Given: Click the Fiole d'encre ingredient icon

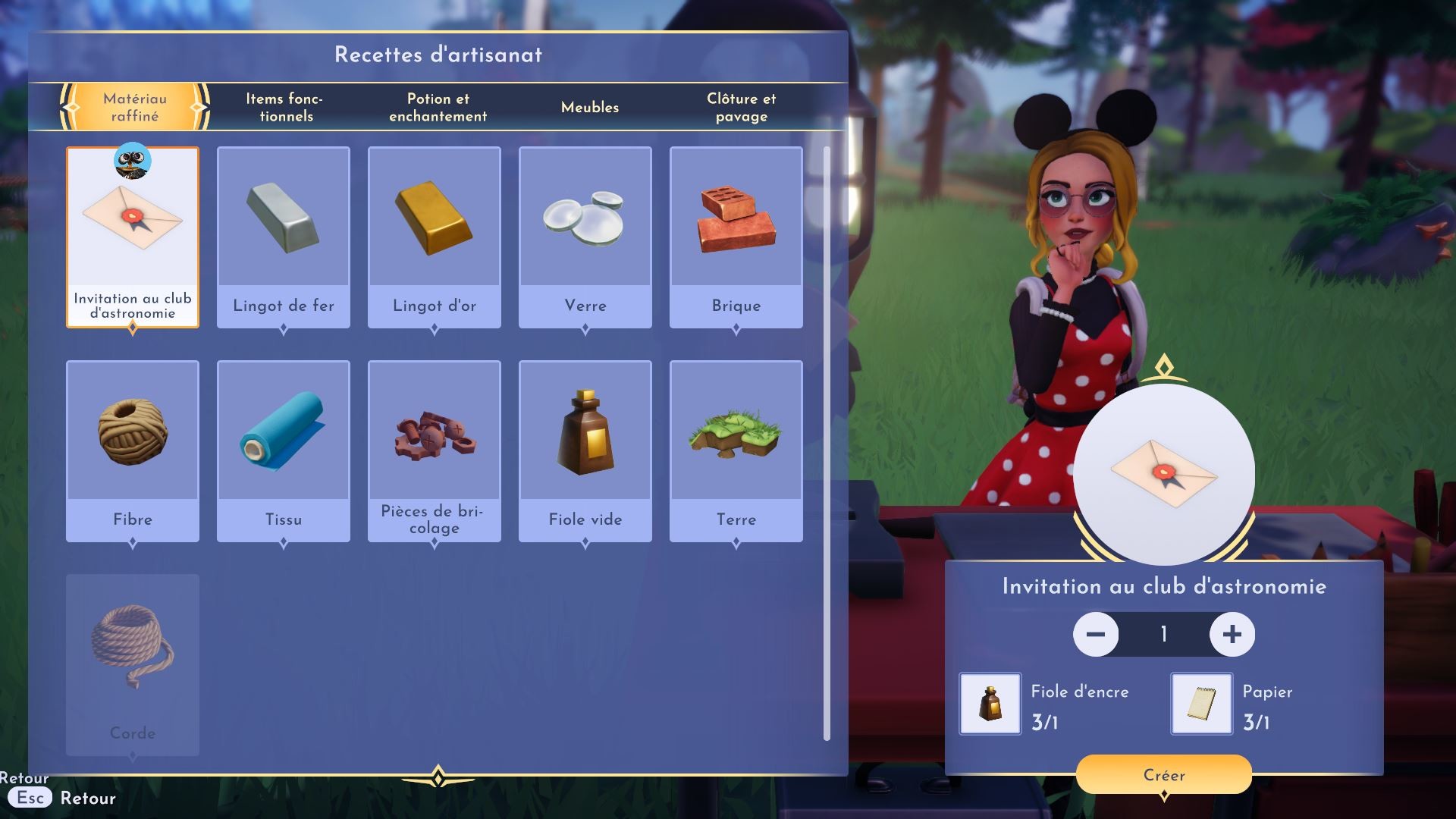Looking at the screenshot, I should click(990, 703).
